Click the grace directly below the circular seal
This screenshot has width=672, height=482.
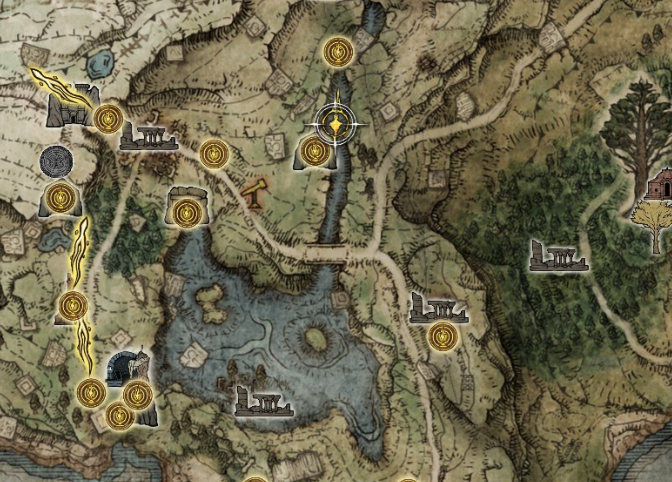click(x=61, y=196)
